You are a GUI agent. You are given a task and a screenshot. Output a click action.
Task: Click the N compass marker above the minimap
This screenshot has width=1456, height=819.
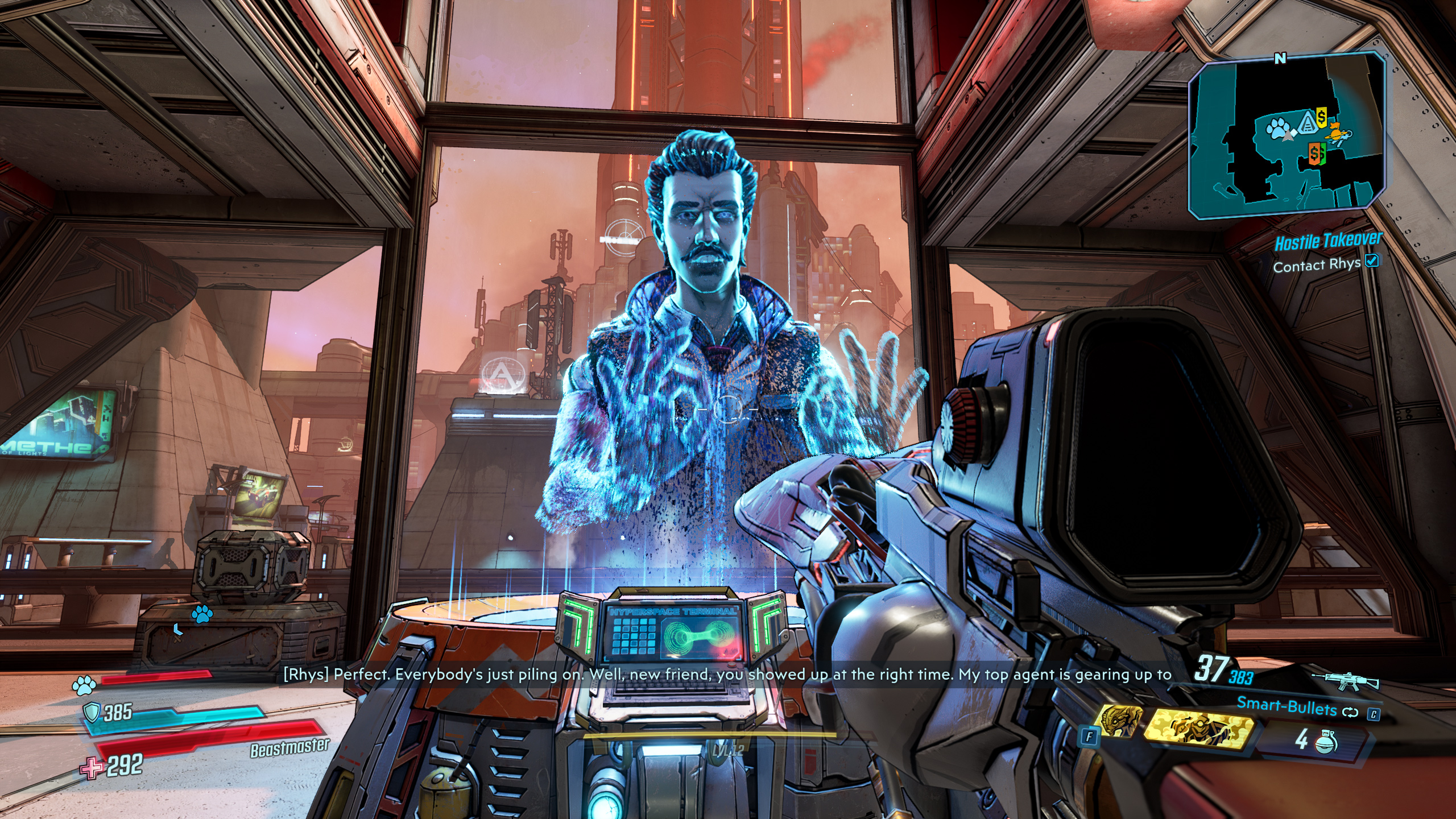point(1279,58)
